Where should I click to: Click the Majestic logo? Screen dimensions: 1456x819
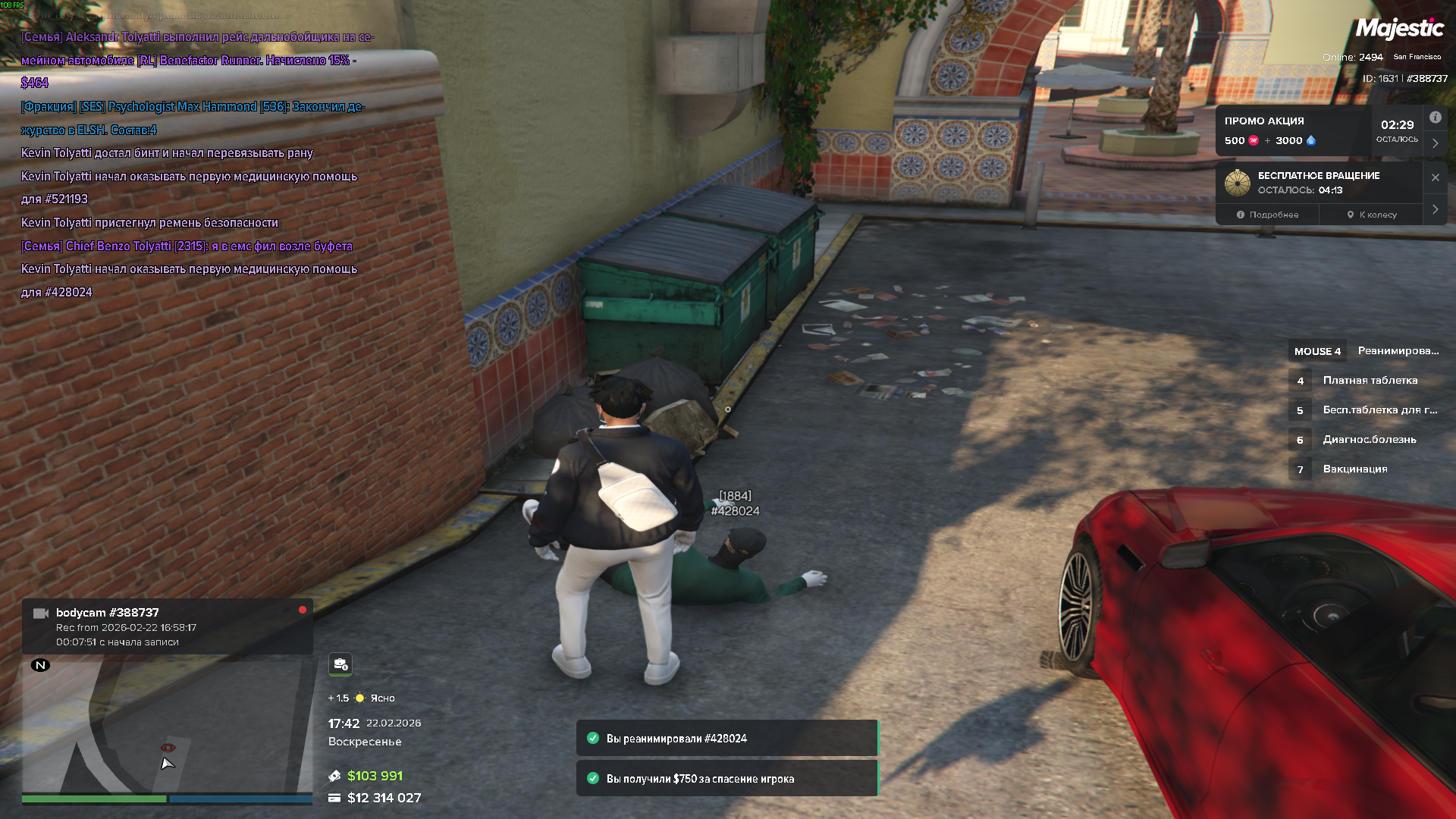(1399, 29)
